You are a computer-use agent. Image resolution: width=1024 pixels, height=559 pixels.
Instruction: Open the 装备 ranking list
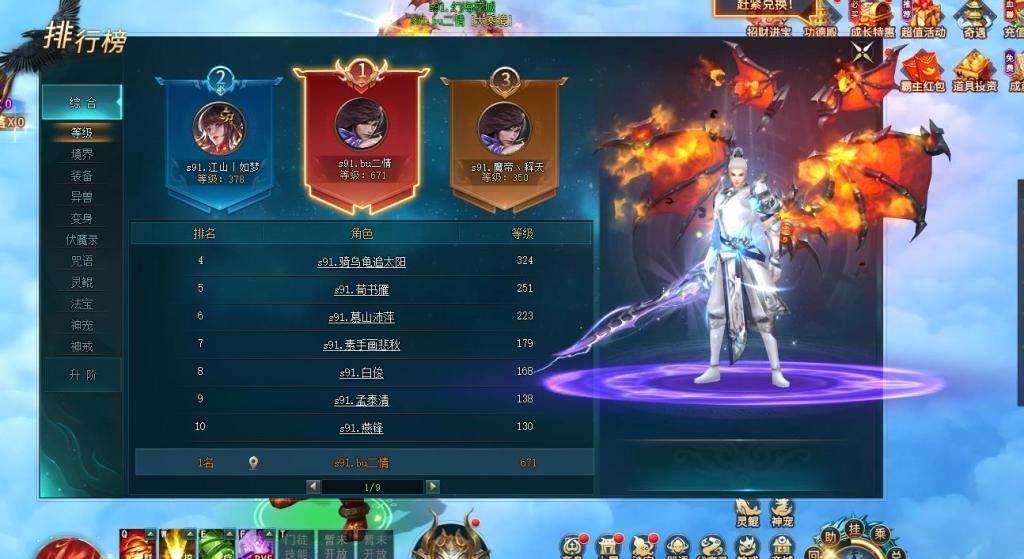pos(82,176)
